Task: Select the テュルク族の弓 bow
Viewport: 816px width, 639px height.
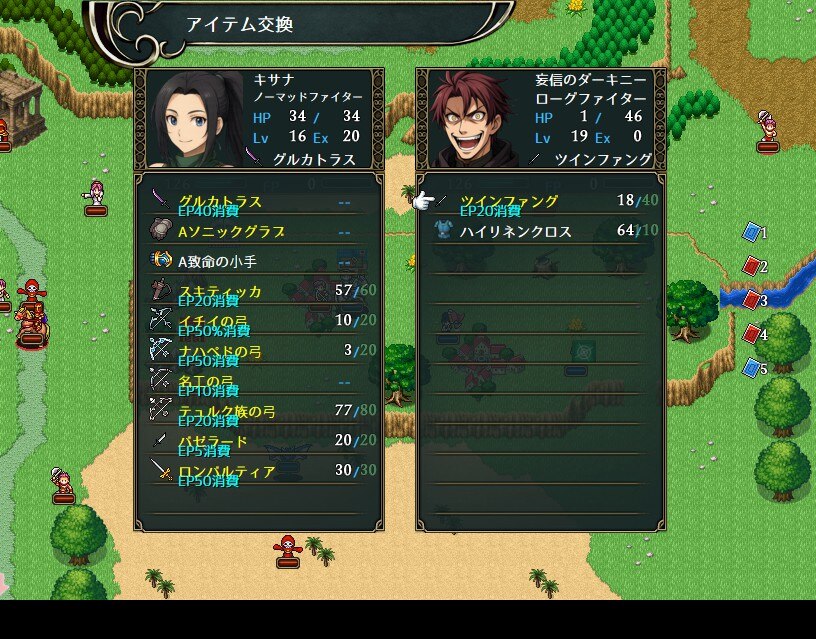Action: point(258,411)
